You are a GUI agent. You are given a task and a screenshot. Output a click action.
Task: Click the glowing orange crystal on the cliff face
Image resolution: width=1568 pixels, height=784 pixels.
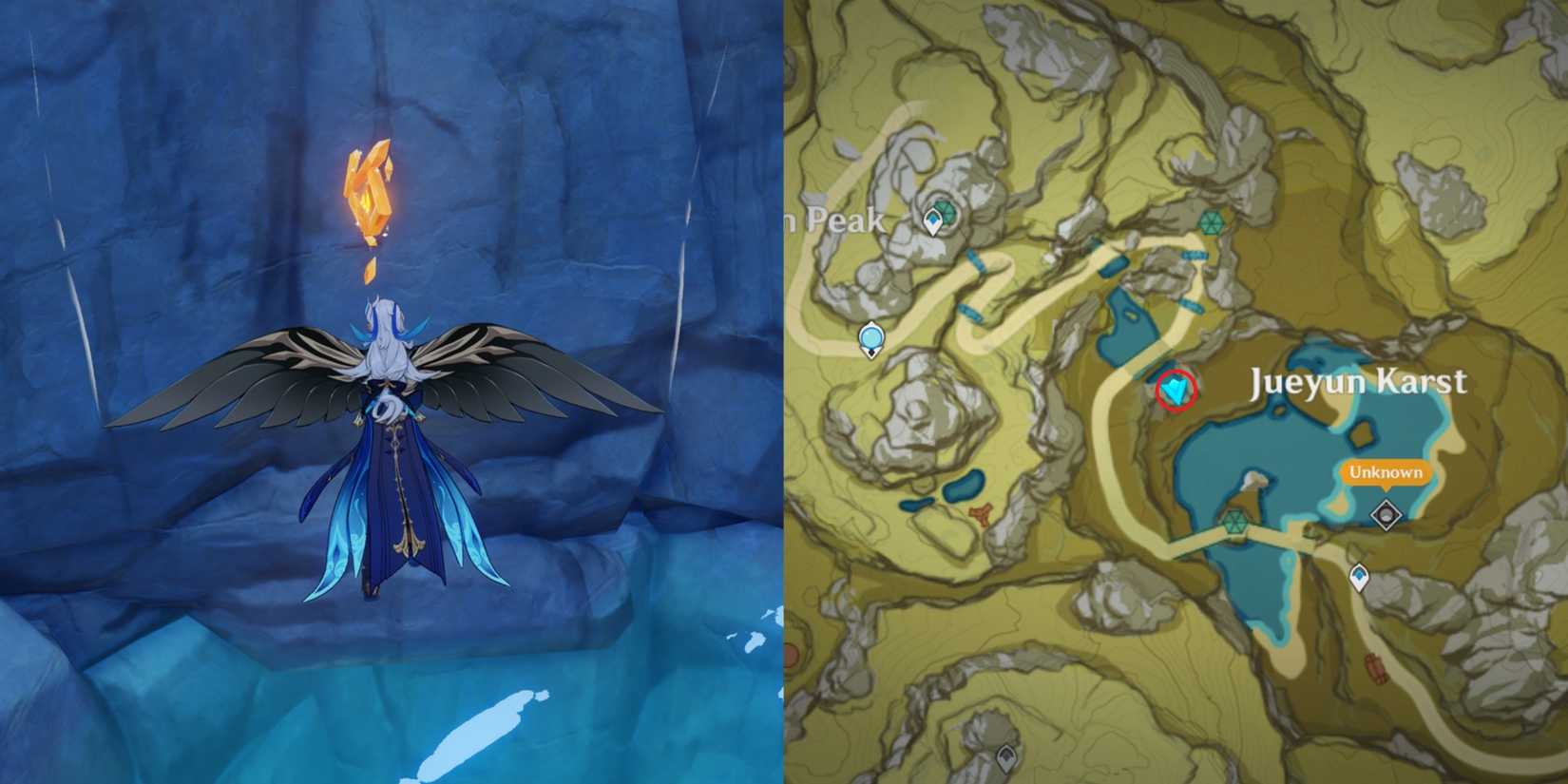click(371, 187)
